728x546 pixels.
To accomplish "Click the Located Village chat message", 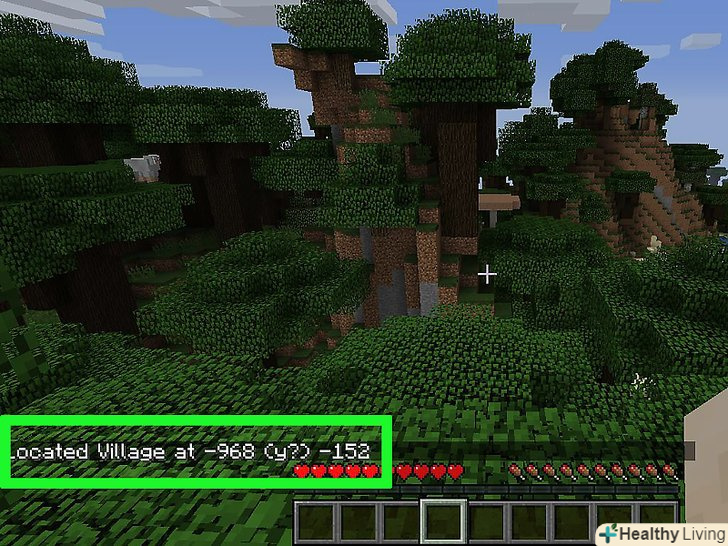I will coord(190,451).
